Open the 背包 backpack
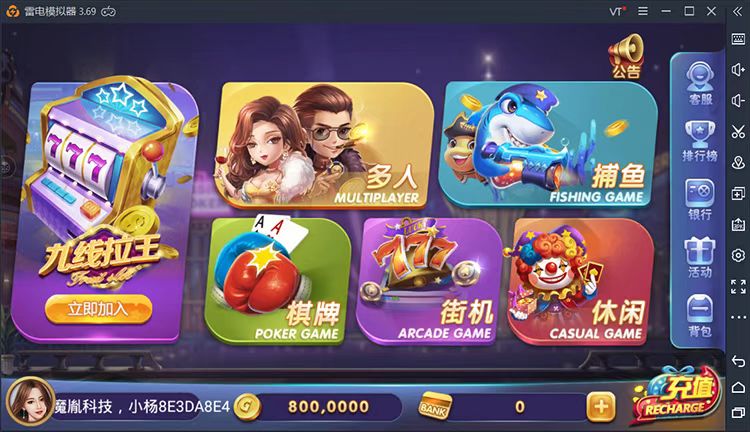The image size is (750, 432). click(x=699, y=315)
